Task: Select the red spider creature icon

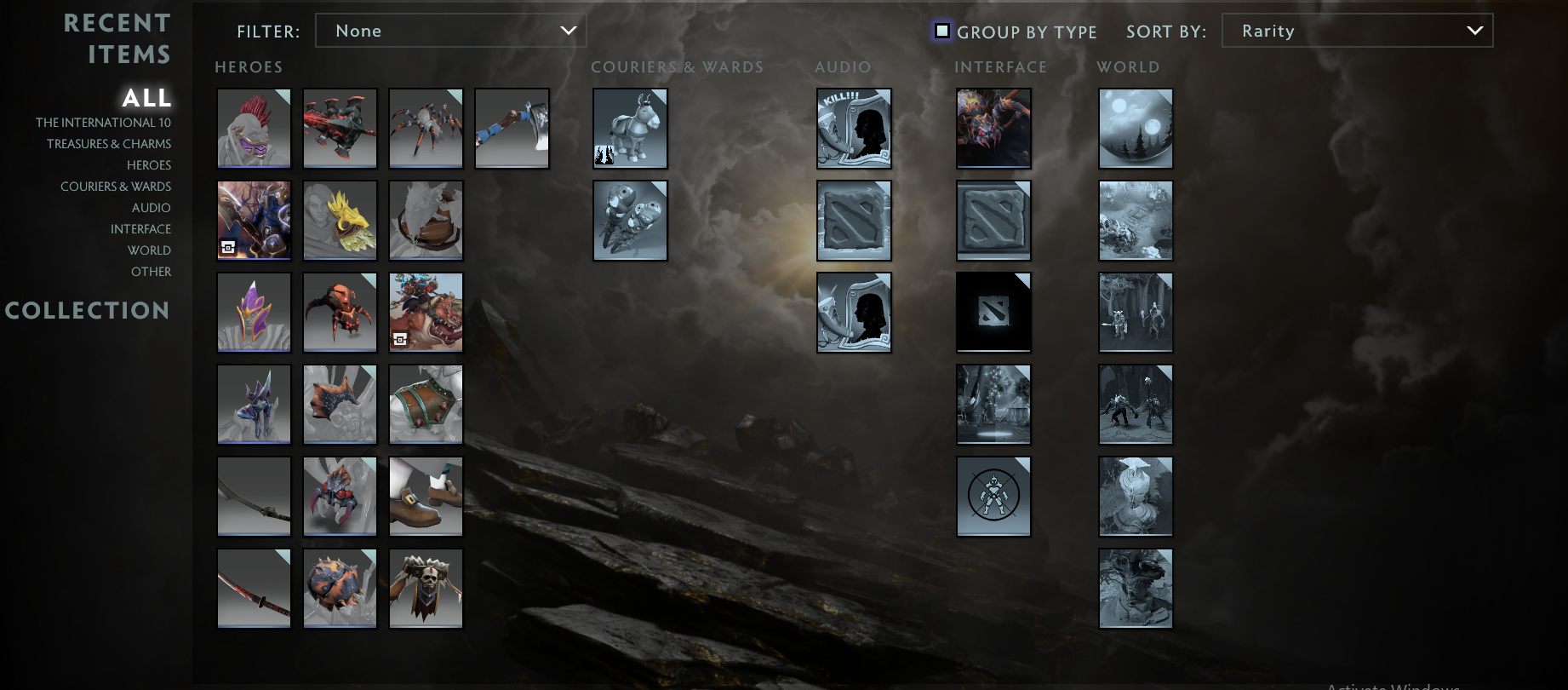Action: pos(340,312)
